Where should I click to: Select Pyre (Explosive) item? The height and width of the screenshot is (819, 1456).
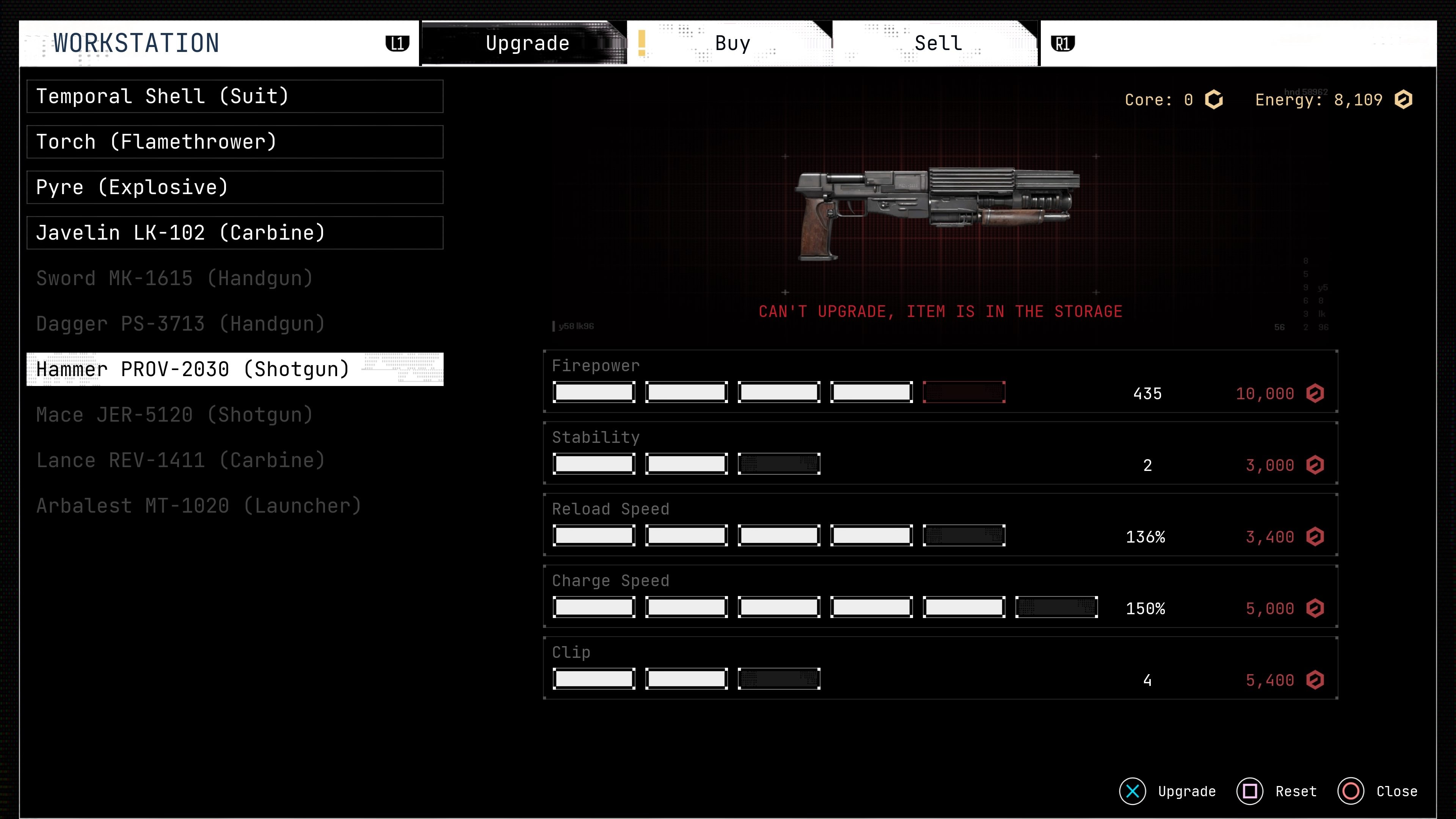[x=235, y=188]
